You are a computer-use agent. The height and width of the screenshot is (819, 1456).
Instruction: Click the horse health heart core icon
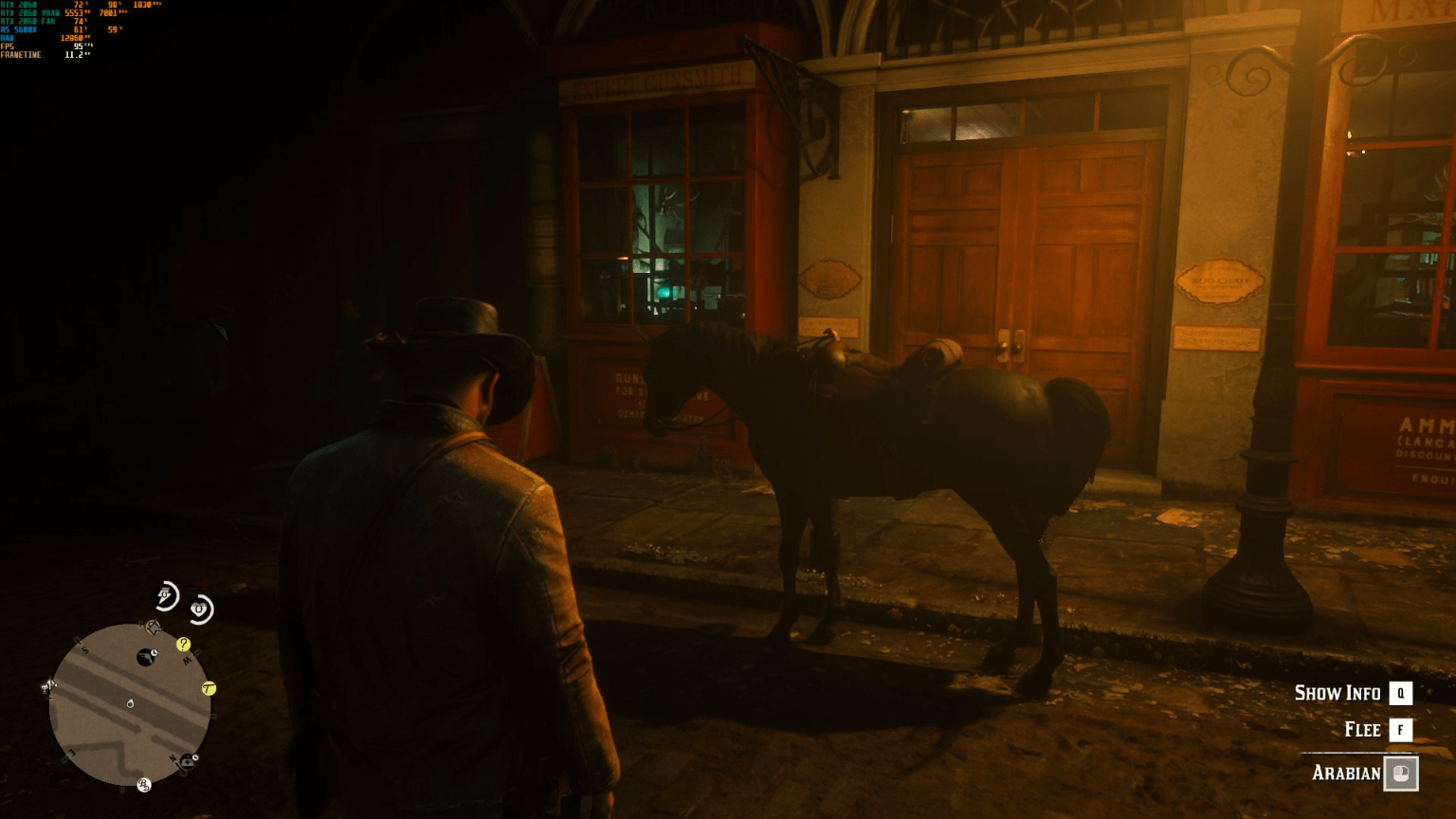(199, 608)
